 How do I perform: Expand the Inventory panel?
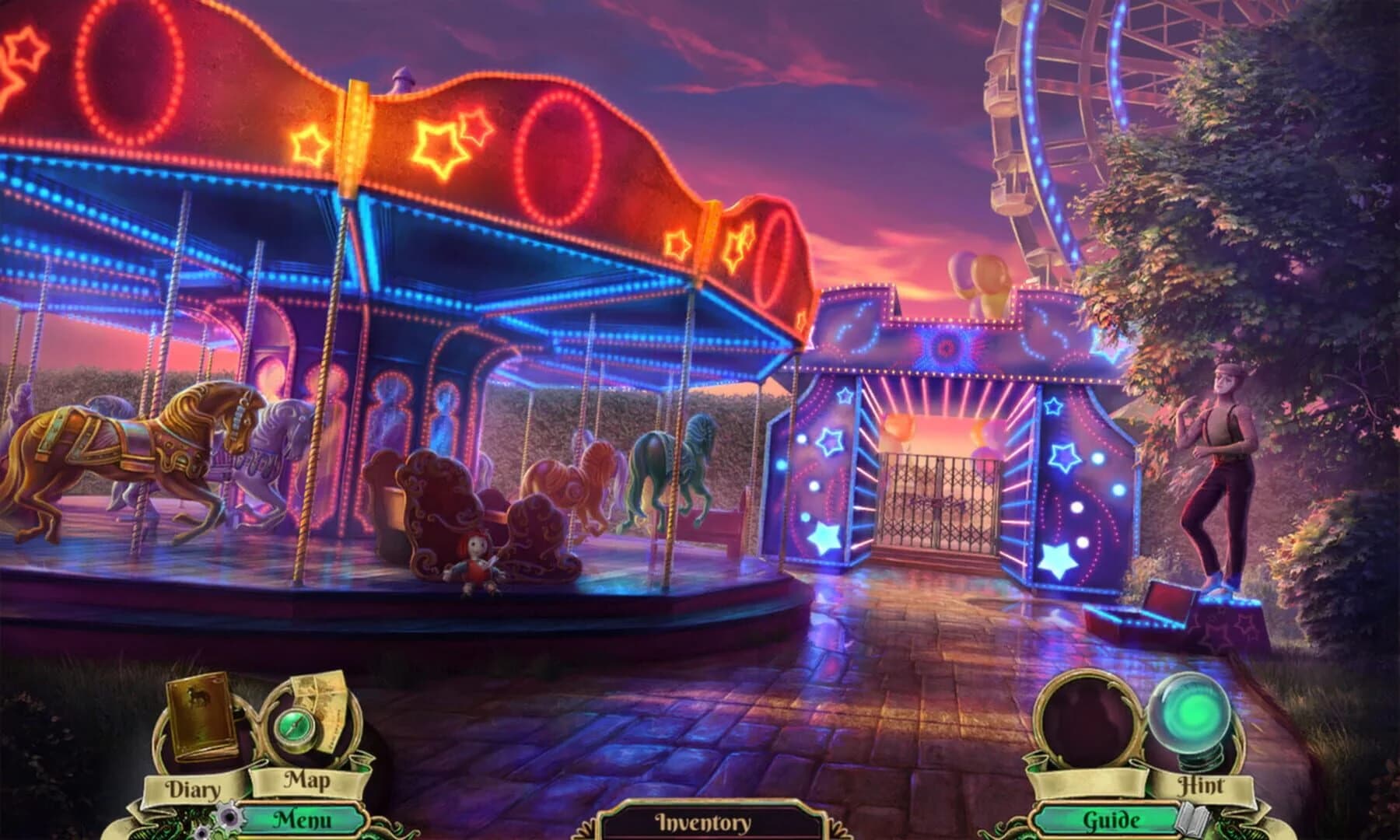click(x=700, y=821)
